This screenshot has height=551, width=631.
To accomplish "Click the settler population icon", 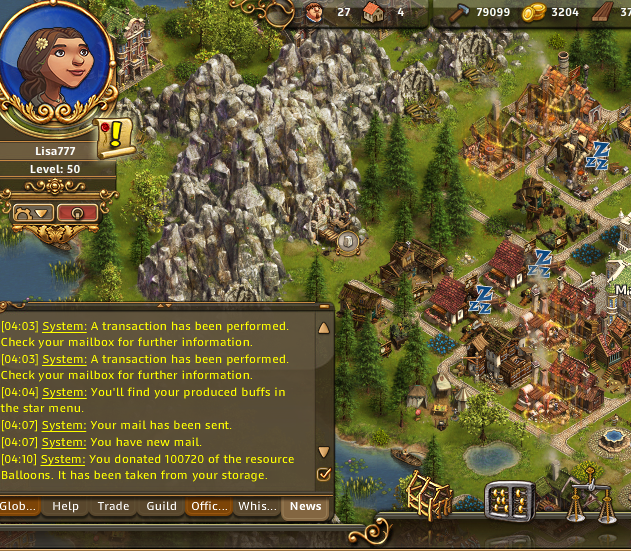I will click(315, 12).
